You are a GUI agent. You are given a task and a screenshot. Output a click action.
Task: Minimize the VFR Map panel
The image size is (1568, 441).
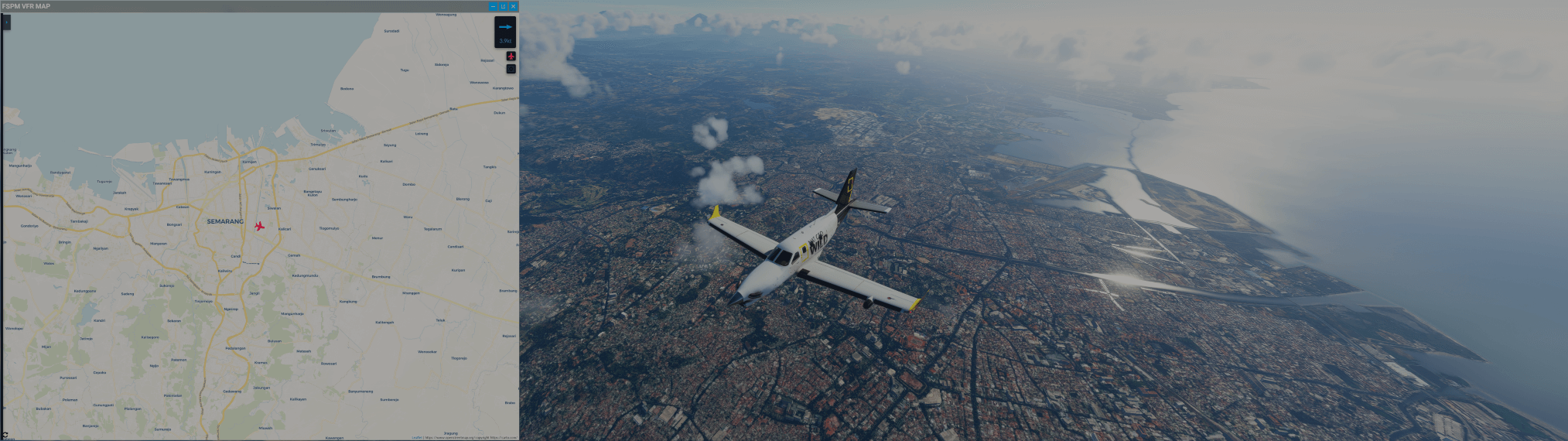[493, 6]
